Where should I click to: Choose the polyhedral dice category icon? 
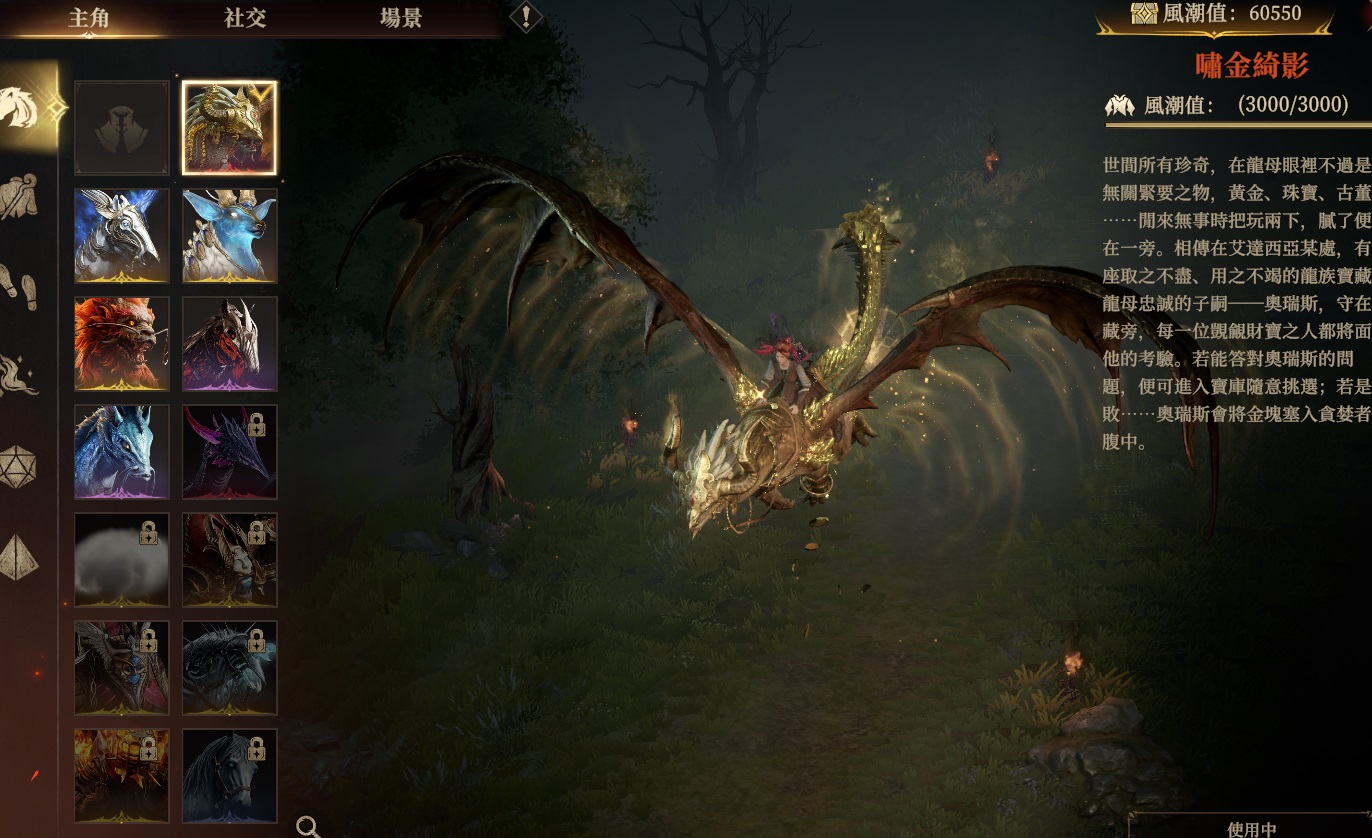click(x=17, y=466)
